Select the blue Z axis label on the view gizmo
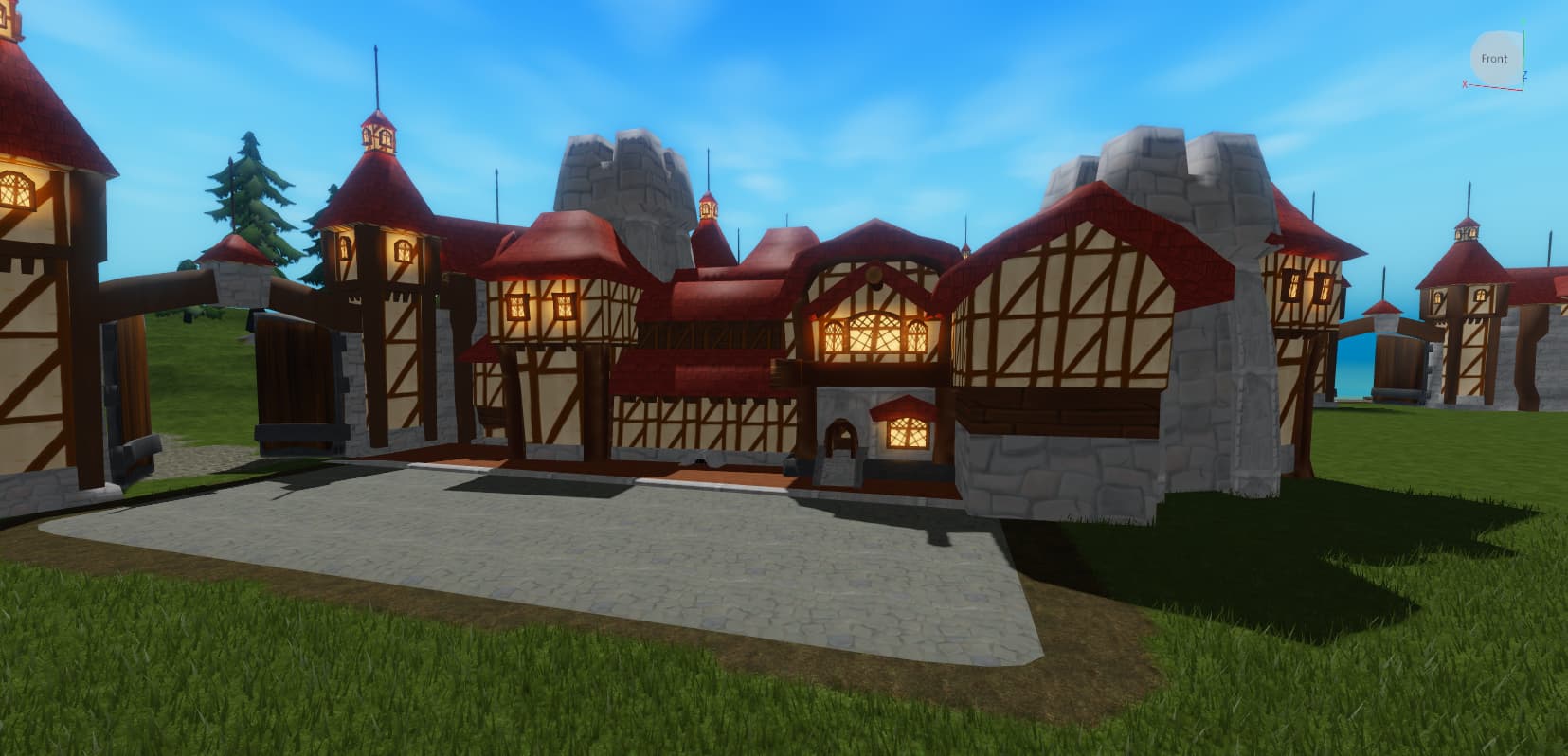This screenshot has height=756, width=1568. [x=1525, y=75]
